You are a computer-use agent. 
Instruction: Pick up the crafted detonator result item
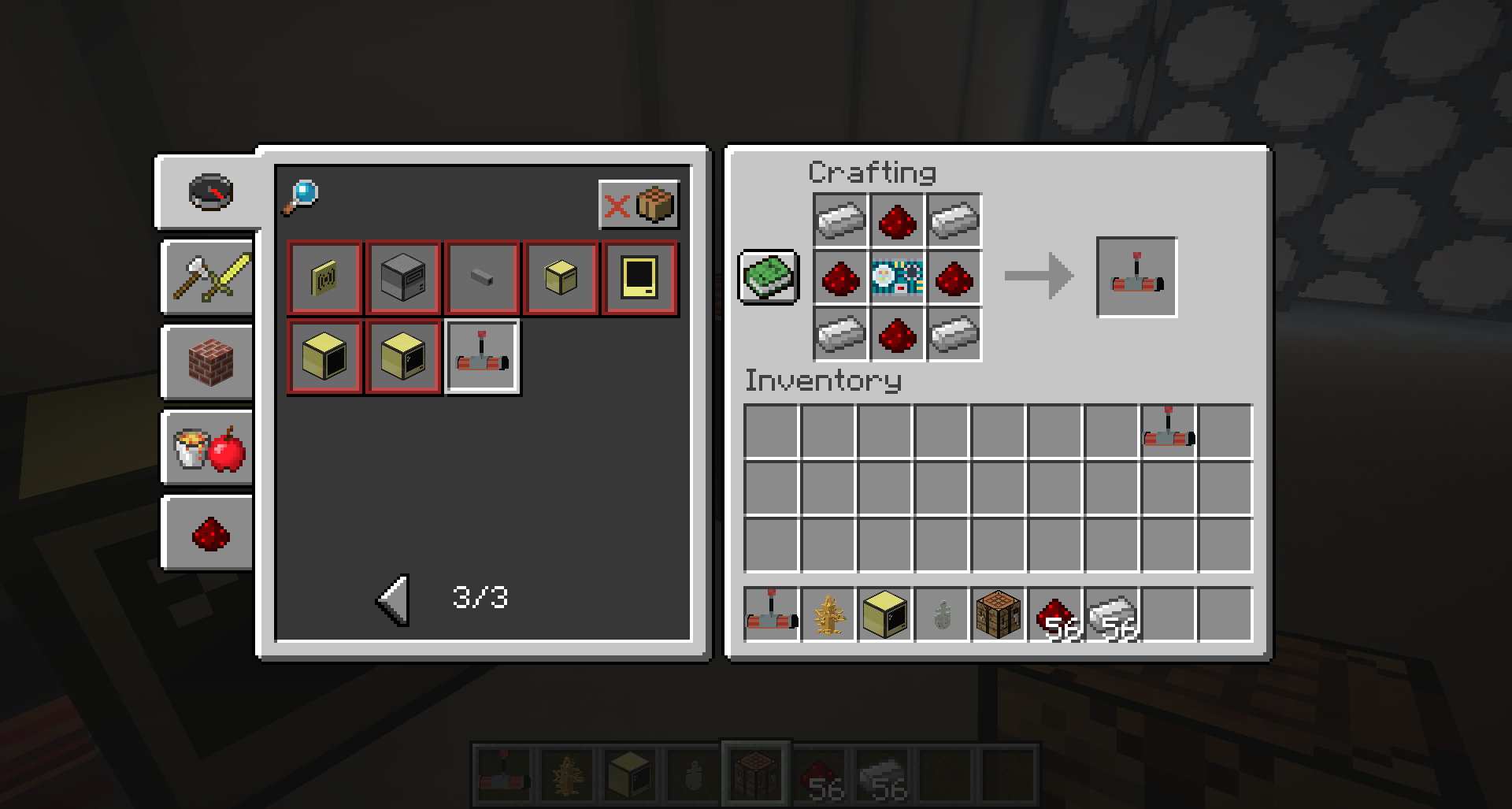coord(1136,277)
